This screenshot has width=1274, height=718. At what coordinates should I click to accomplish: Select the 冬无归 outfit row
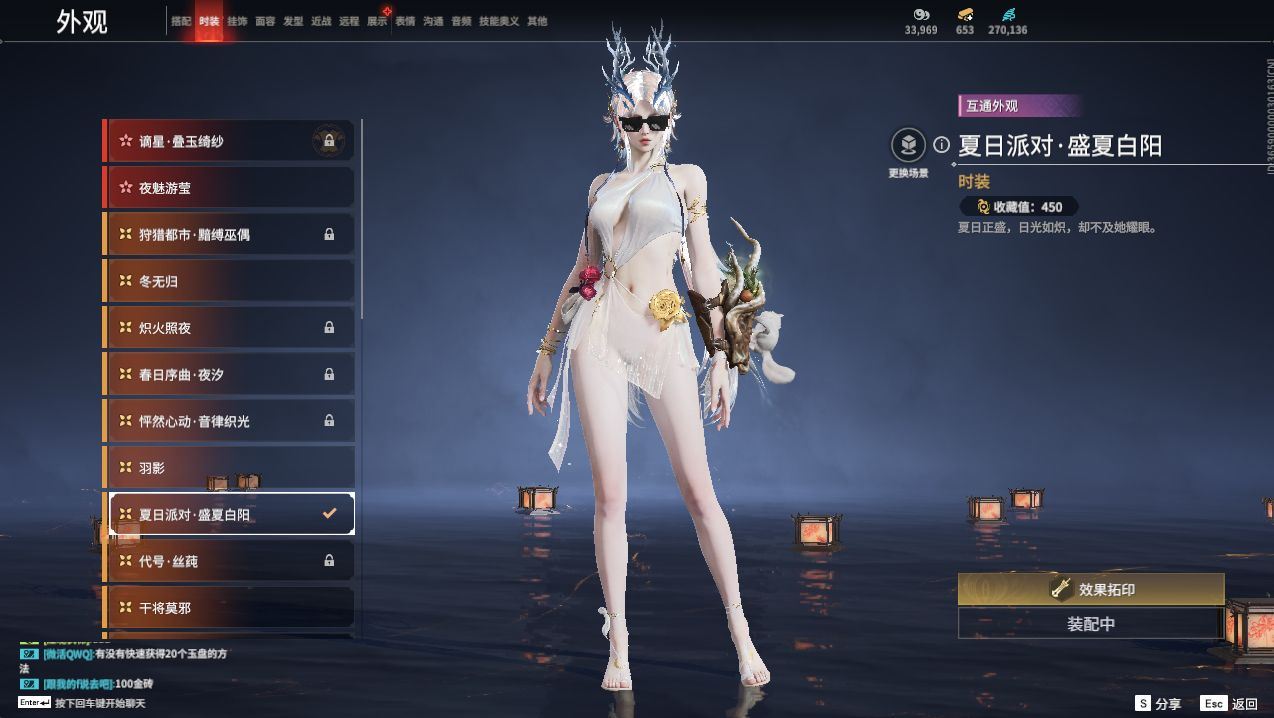pyautogui.click(x=229, y=281)
